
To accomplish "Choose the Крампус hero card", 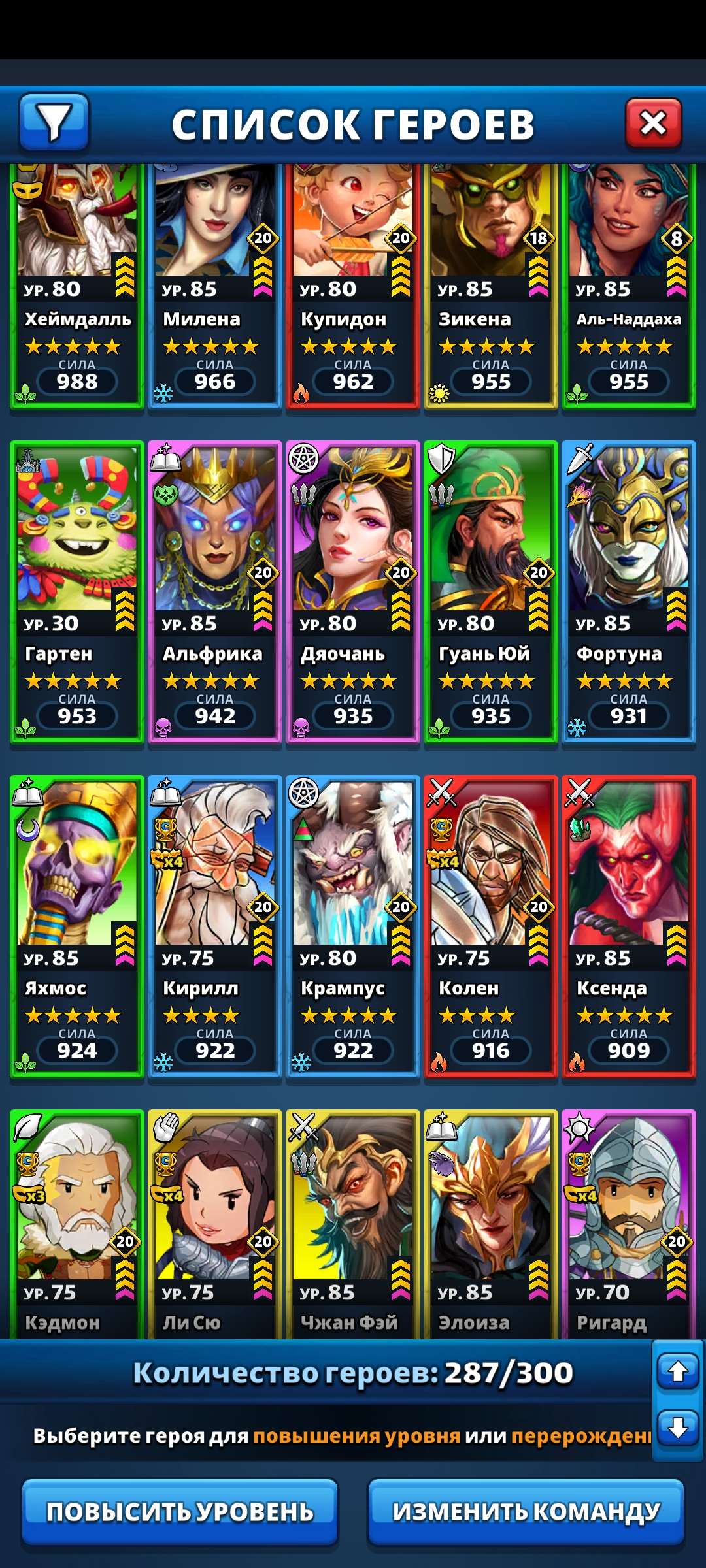I will pos(353,926).
